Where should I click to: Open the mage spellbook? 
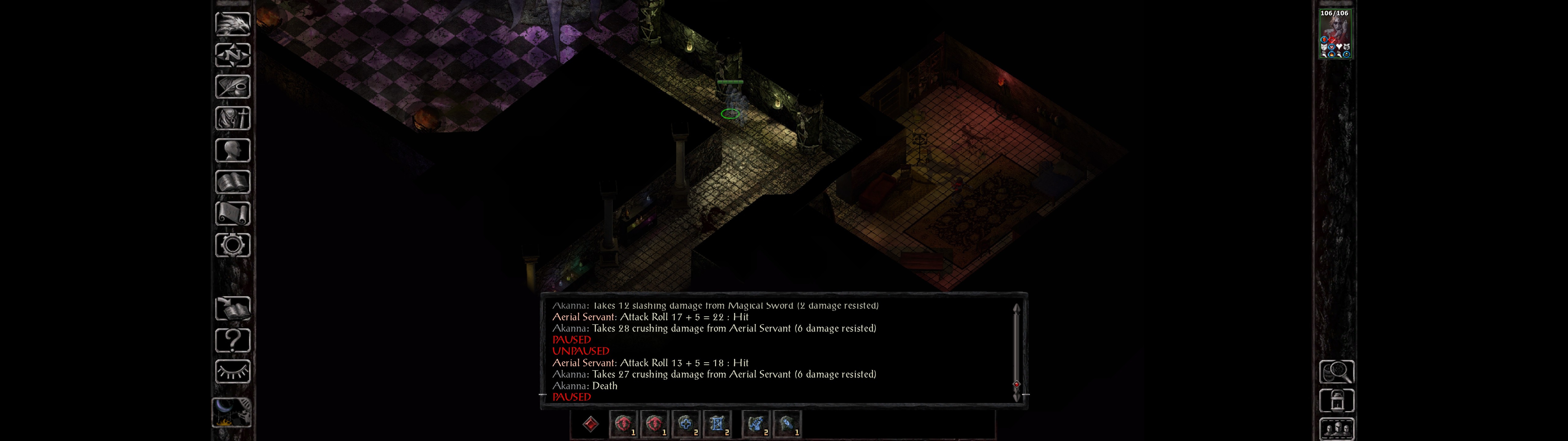(232, 182)
